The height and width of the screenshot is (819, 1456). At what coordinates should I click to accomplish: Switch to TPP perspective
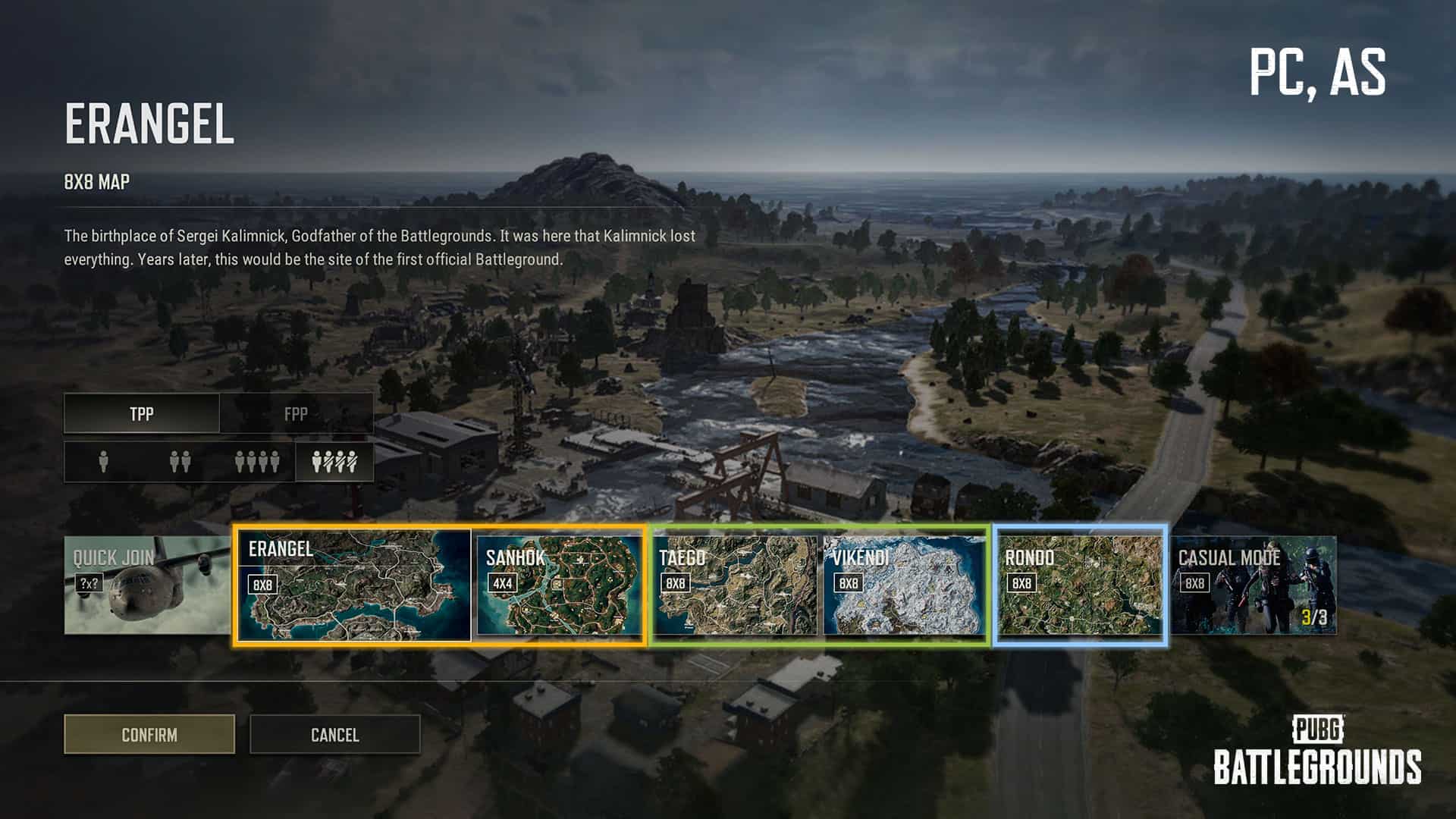(x=142, y=413)
